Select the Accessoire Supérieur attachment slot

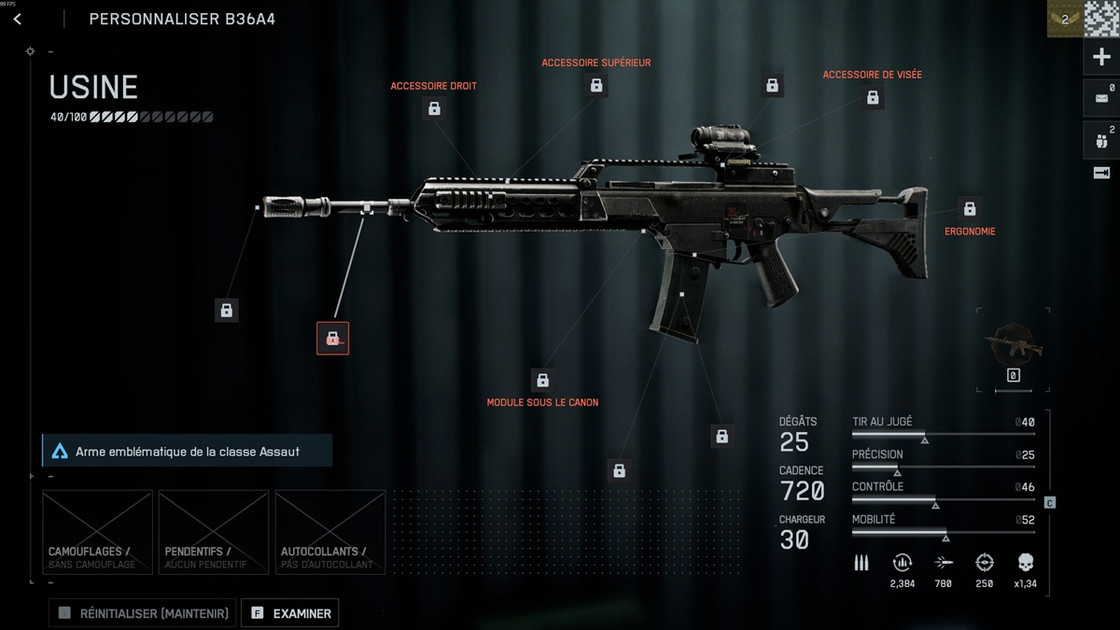[x=596, y=85]
